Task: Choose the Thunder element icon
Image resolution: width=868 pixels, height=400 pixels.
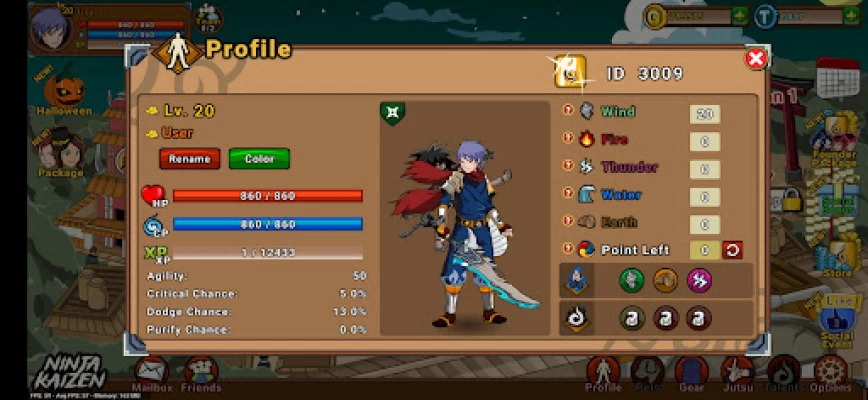Action: [x=587, y=167]
